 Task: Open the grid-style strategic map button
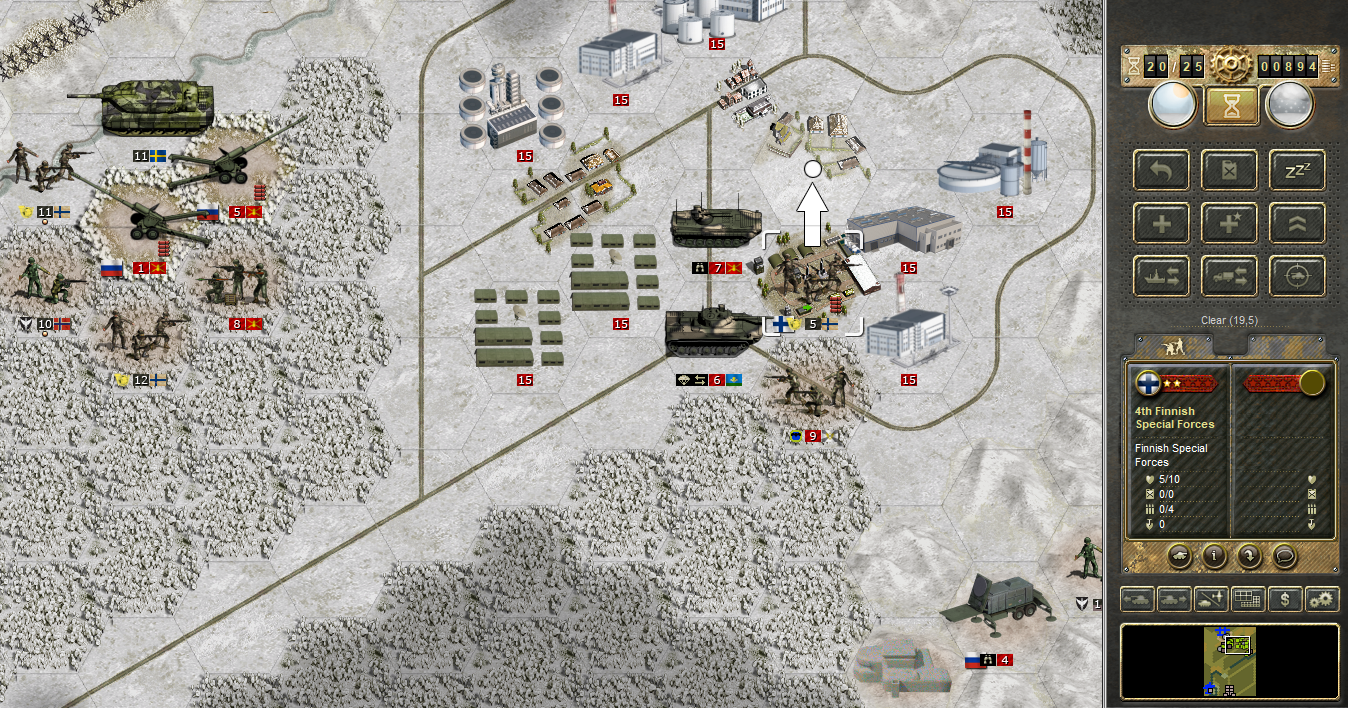click(1246, 599)
